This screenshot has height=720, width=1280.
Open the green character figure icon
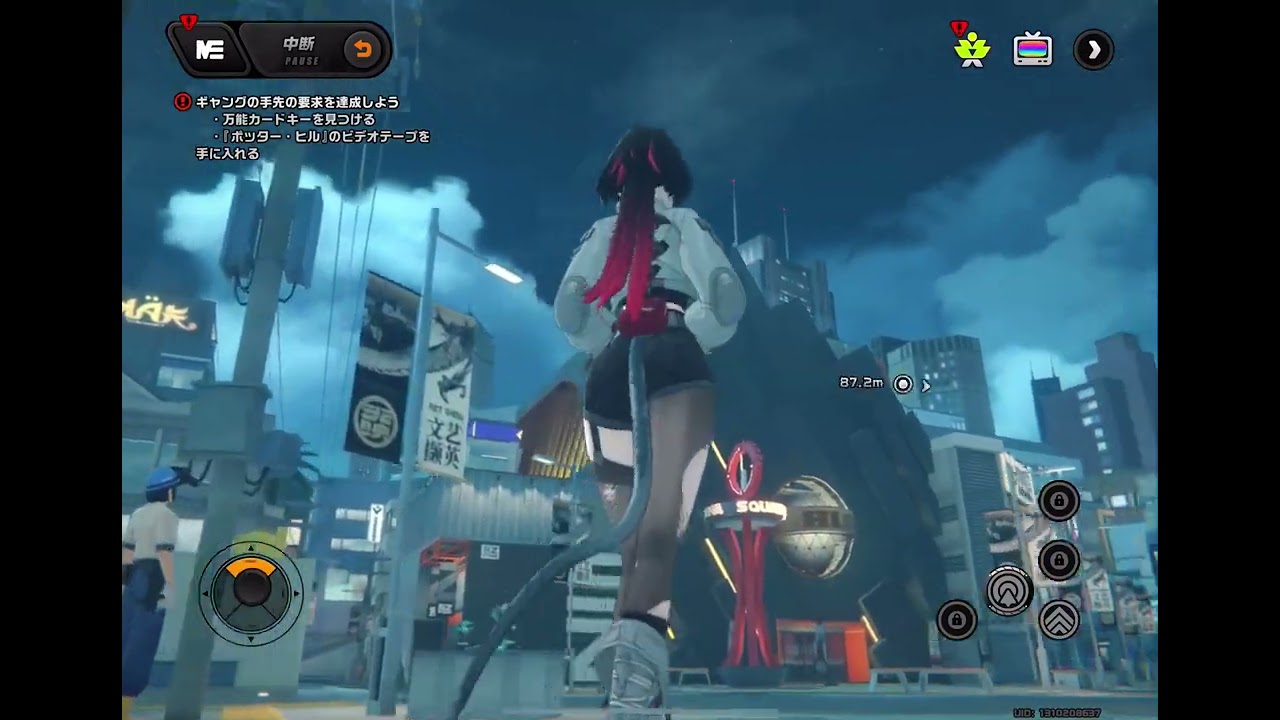pyautogui.click(x=971, y=50)
